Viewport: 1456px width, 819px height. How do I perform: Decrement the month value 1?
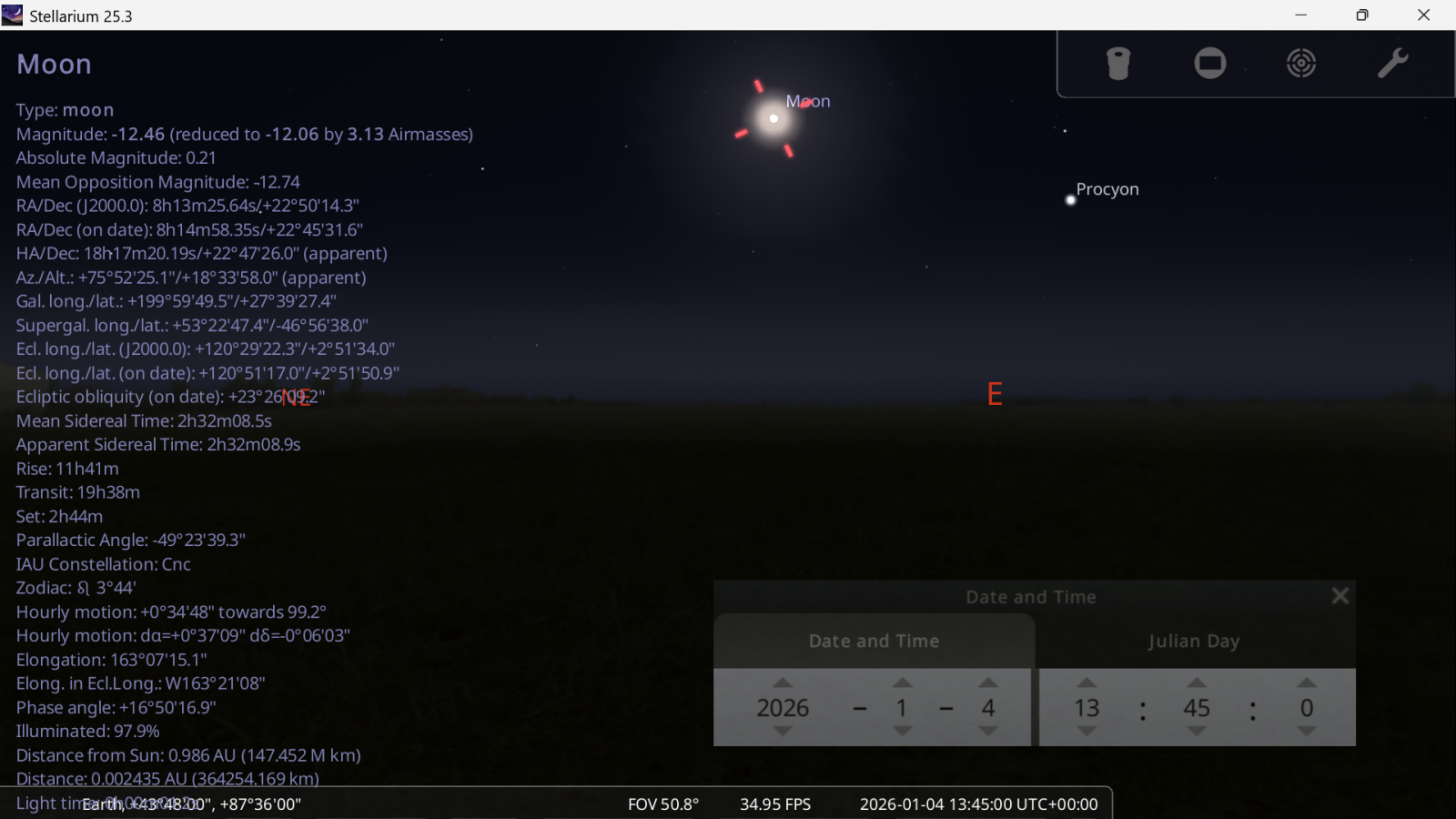[x=902, y=733]
